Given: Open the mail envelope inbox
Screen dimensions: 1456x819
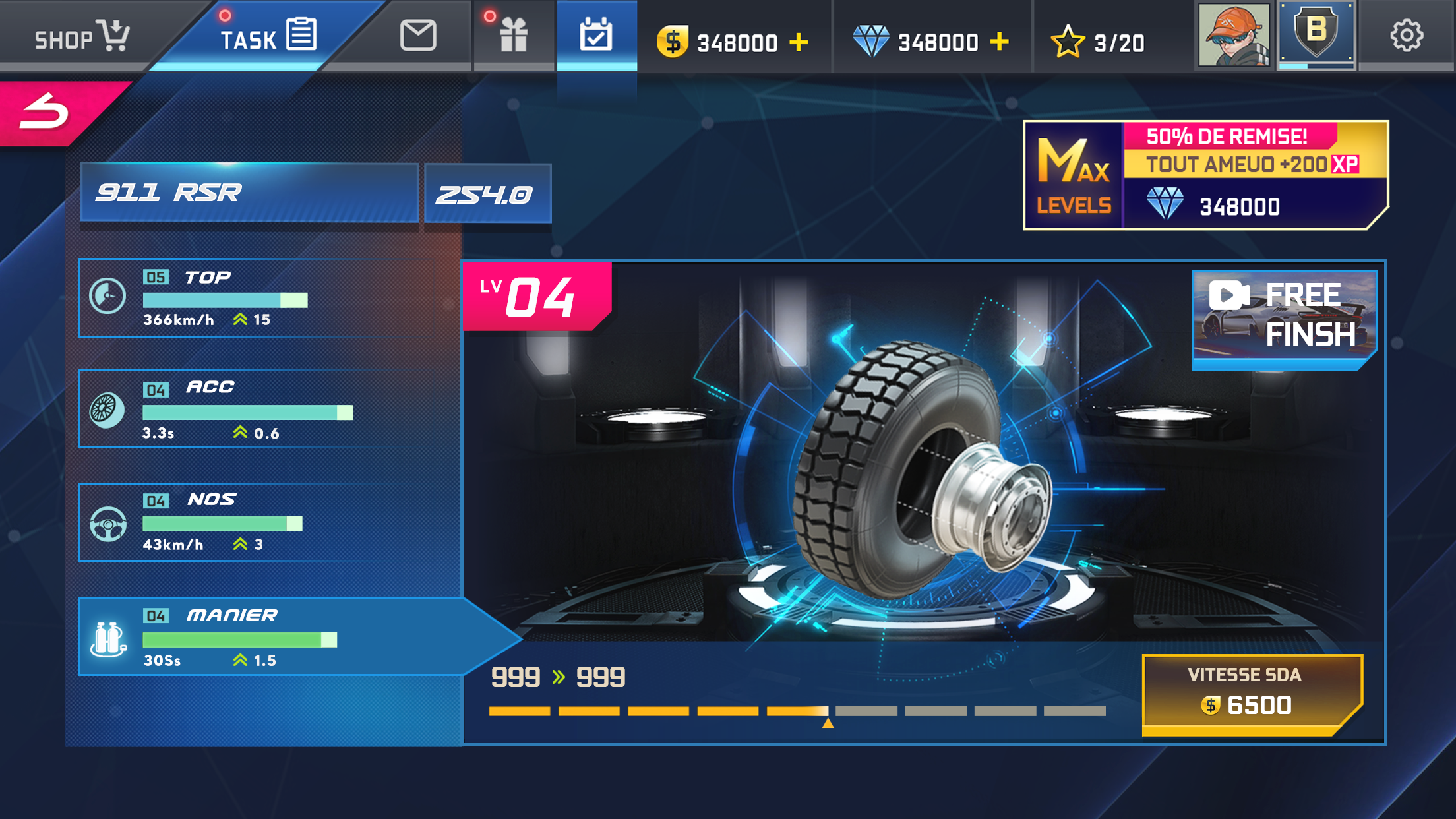Looking at the screenshot, I should (x=417, y=36).
